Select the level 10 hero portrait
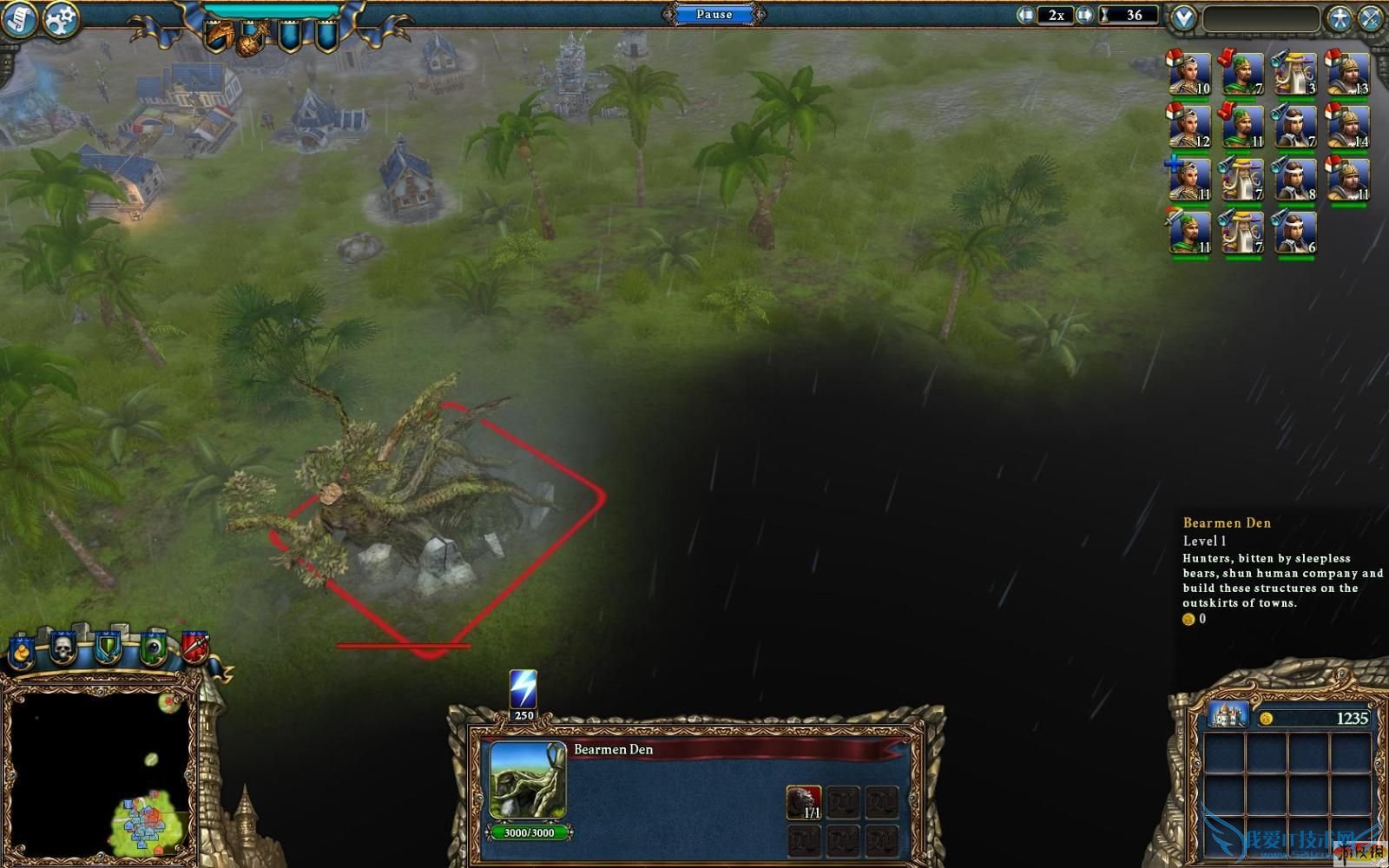 (1188, 74)
